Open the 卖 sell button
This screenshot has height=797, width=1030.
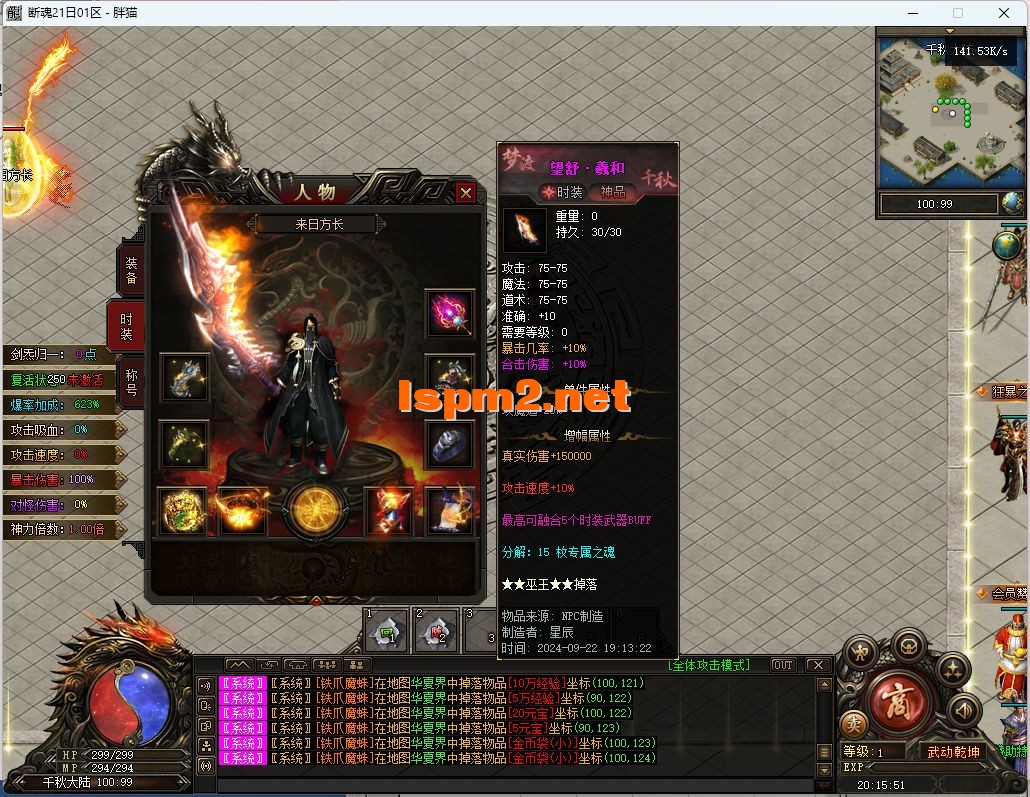point(853,723)
